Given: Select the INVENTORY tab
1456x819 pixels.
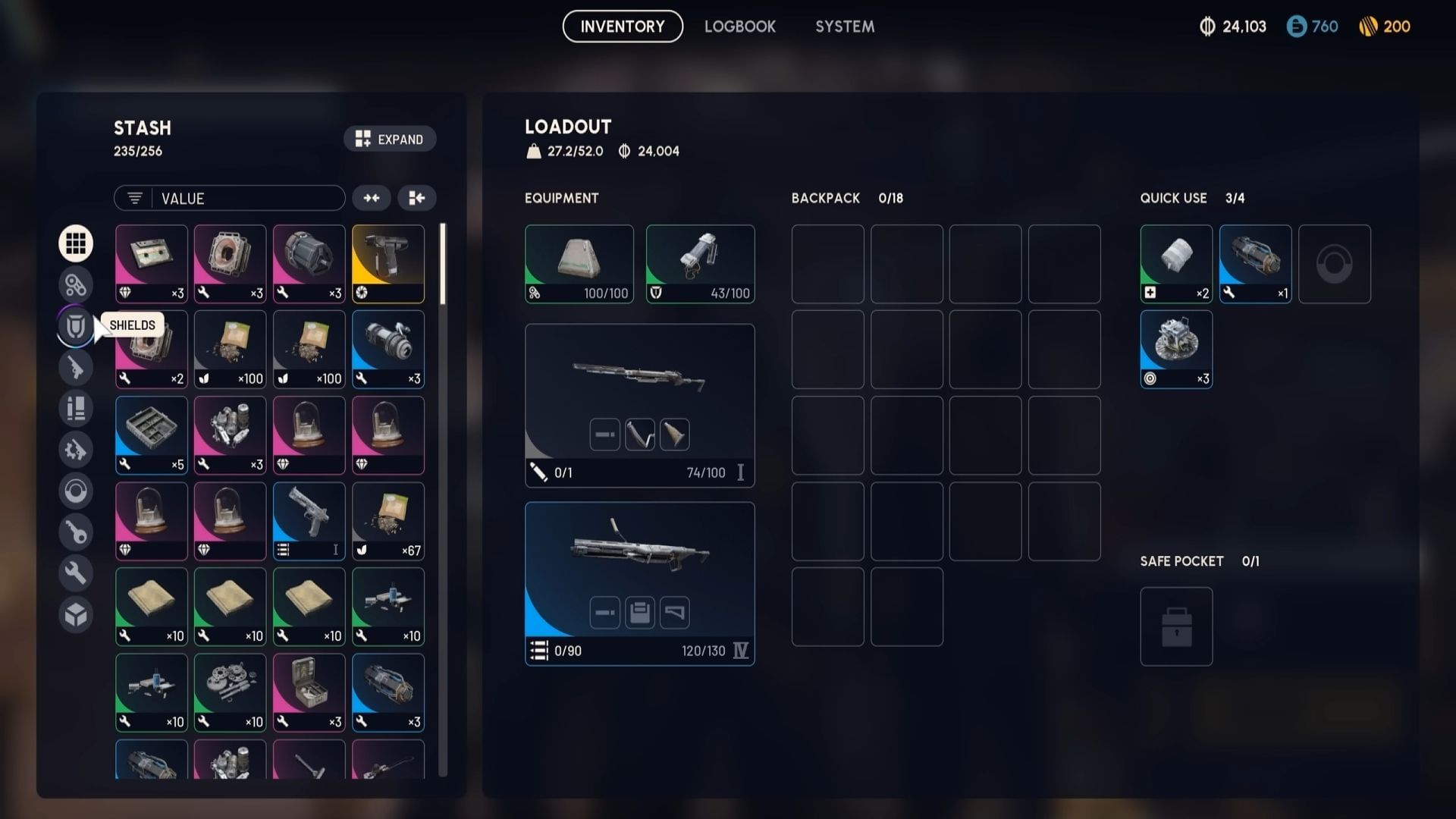Looking at the screenshot, I should coord(622,26).
